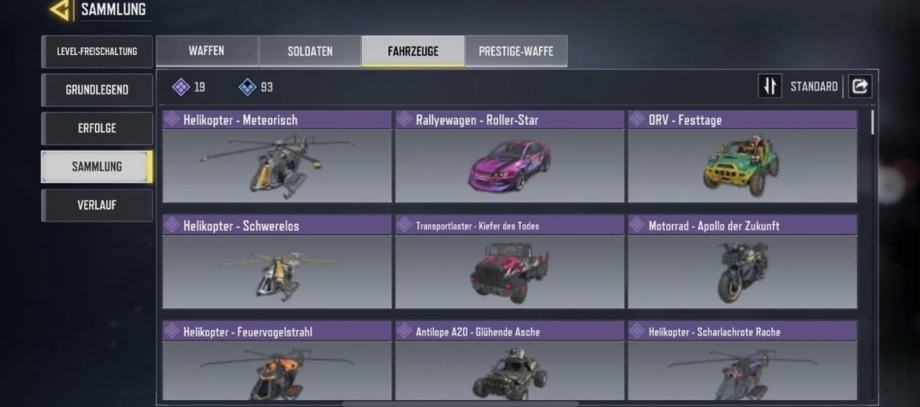This screenshot has width=920, height=407.
Task: Open the Grundlegend menu entry
Action: [97, 89]
